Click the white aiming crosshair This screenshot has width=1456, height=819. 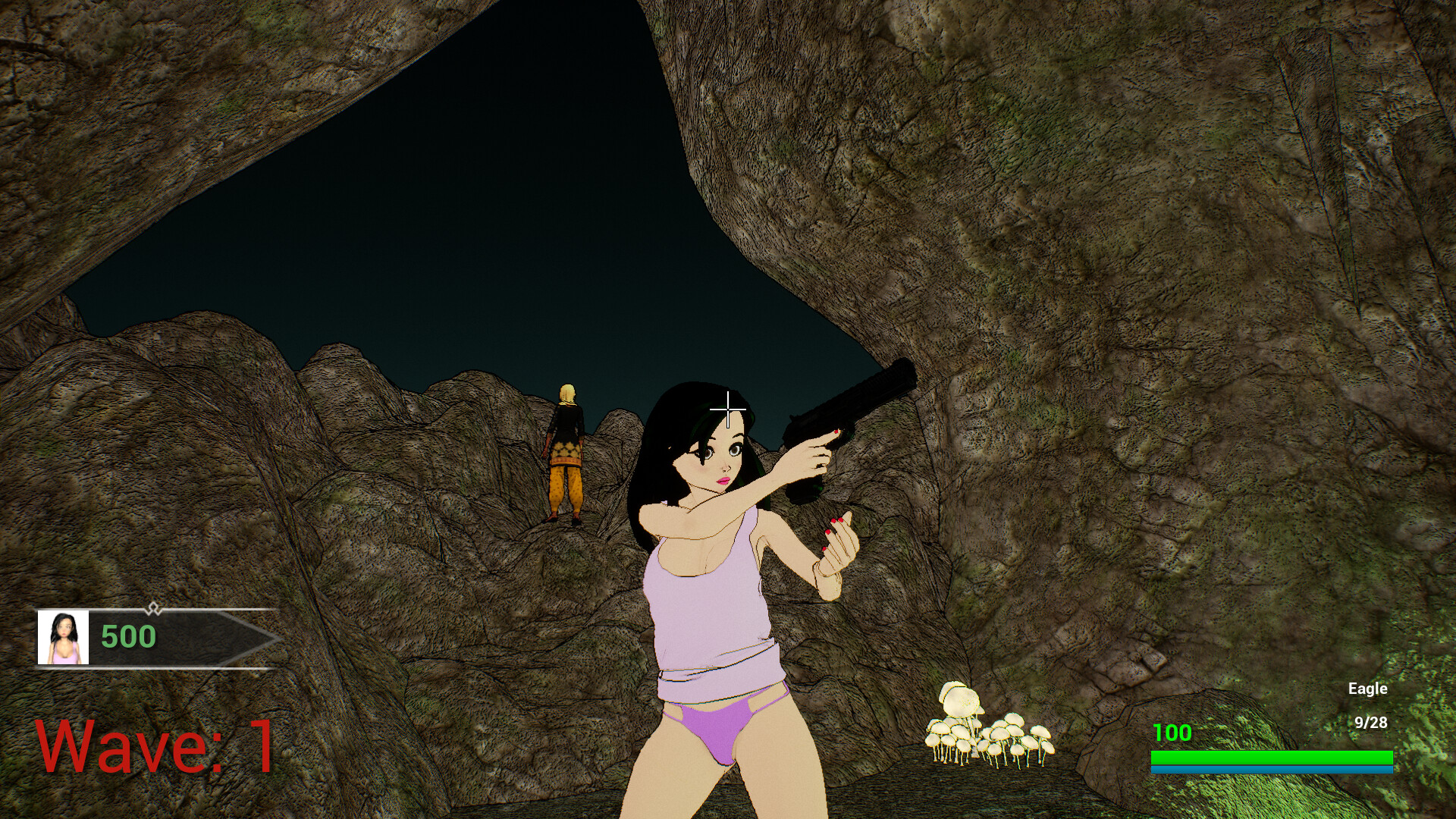pos(727,409)
